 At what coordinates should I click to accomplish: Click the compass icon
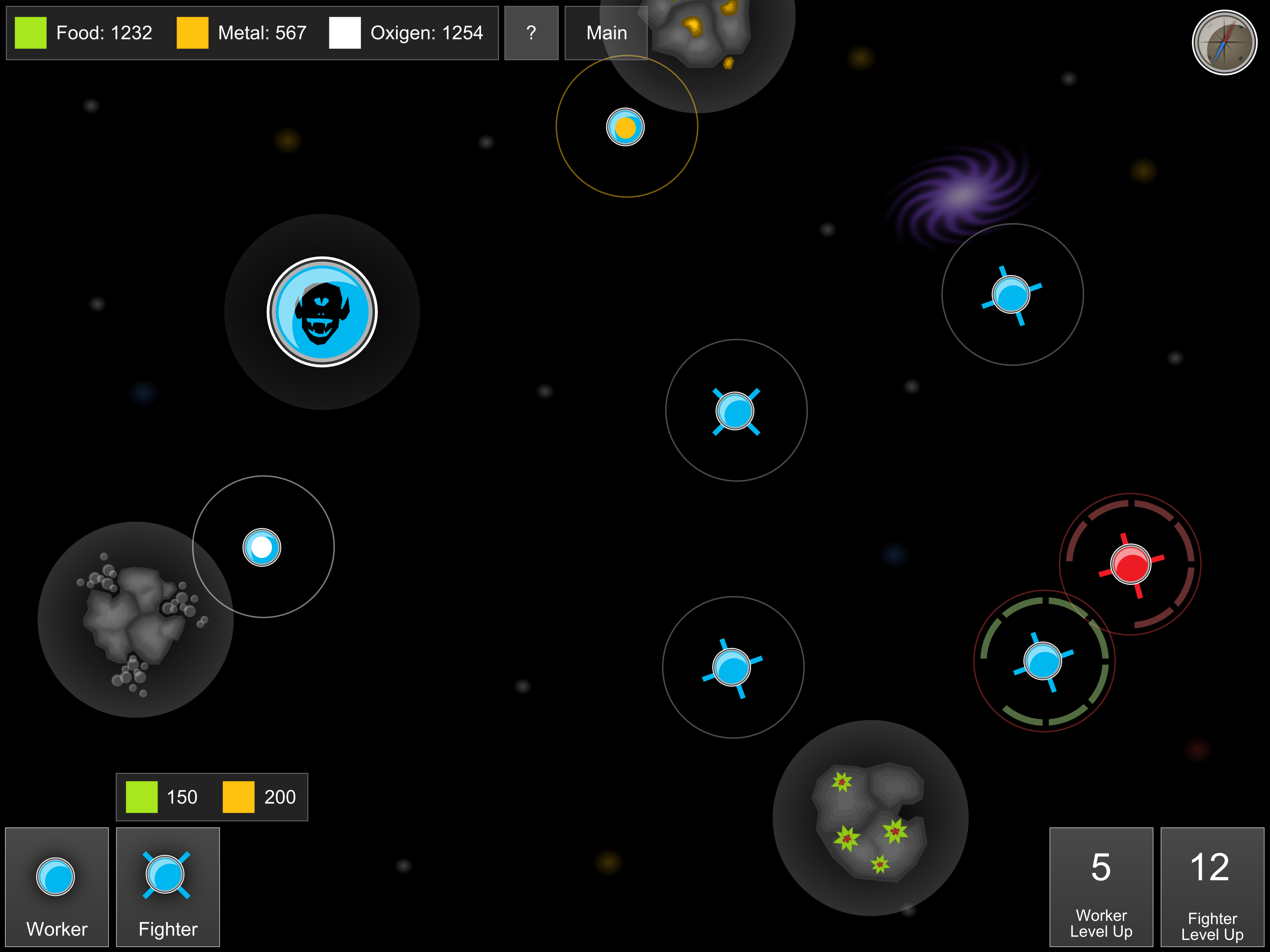click(x=1224, y=42)
